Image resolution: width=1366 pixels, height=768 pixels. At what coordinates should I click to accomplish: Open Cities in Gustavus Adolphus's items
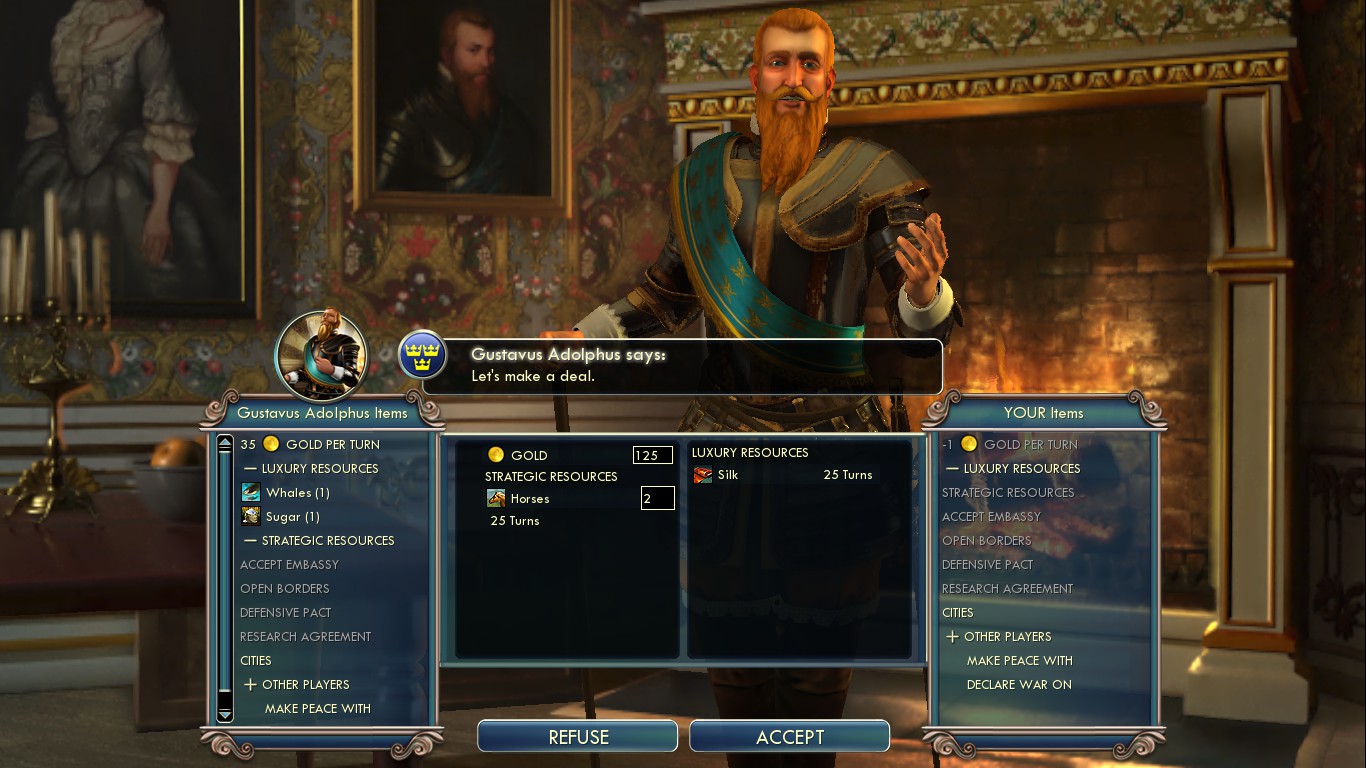(x=256, y=660)
